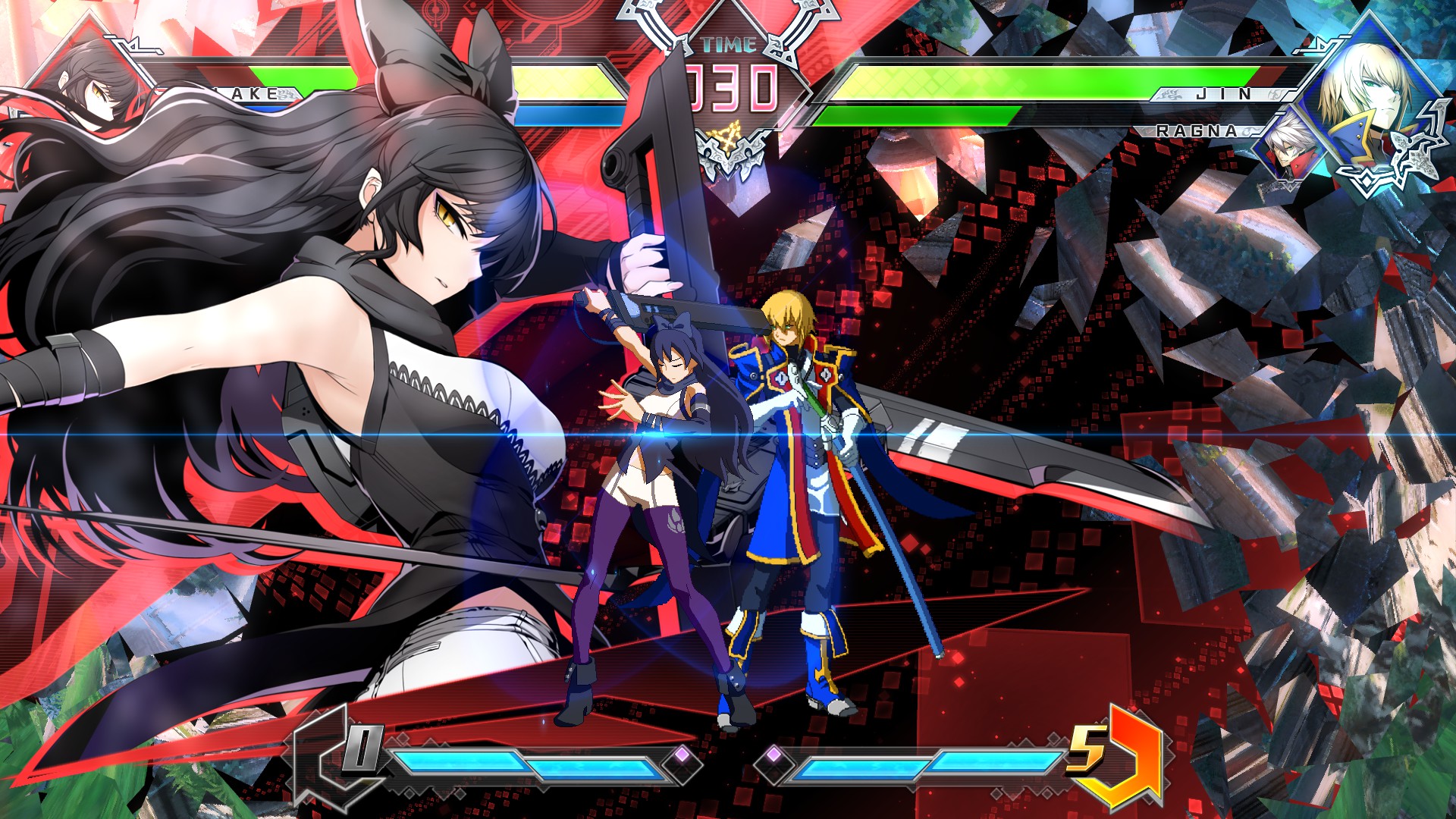Click Ragna's small partner portrait
Screen dimensions: 1456x819
click(x=1291, y=144)
